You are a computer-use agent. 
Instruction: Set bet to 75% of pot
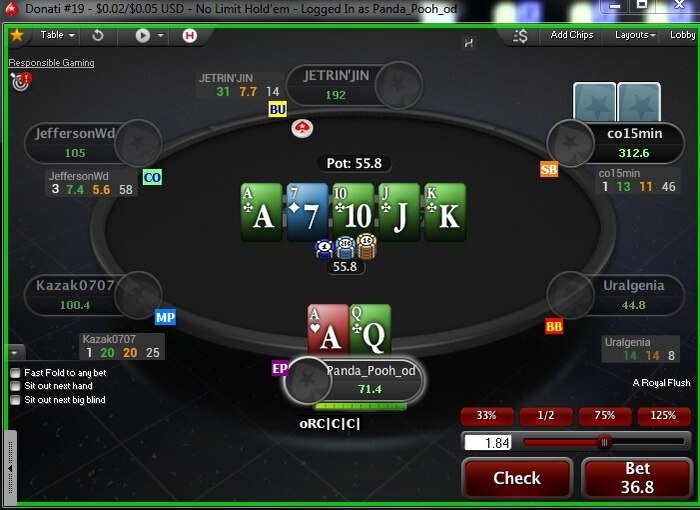tap(605, 416)
